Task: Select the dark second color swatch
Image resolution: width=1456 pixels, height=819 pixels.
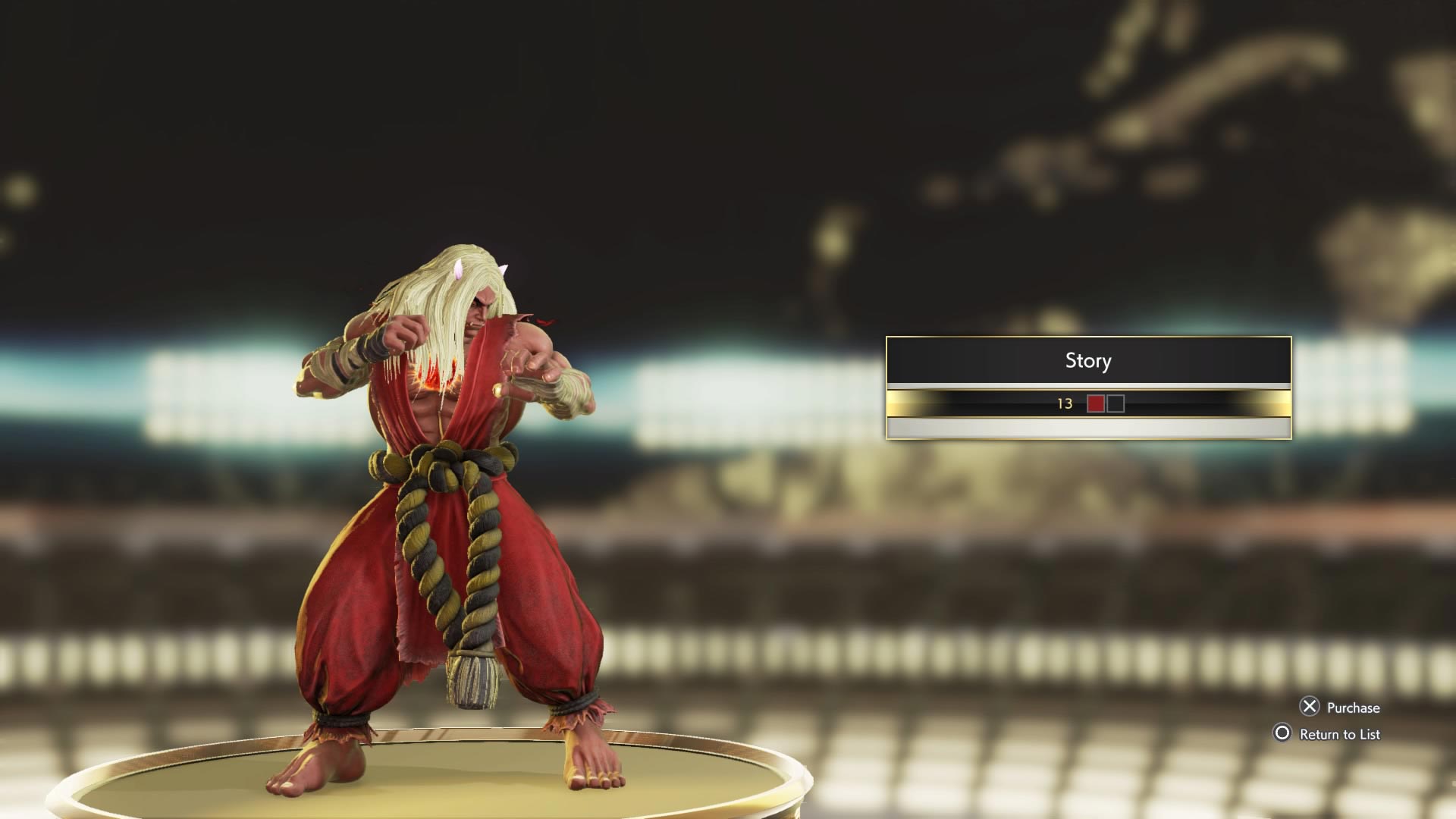Action: (1116, 404)
